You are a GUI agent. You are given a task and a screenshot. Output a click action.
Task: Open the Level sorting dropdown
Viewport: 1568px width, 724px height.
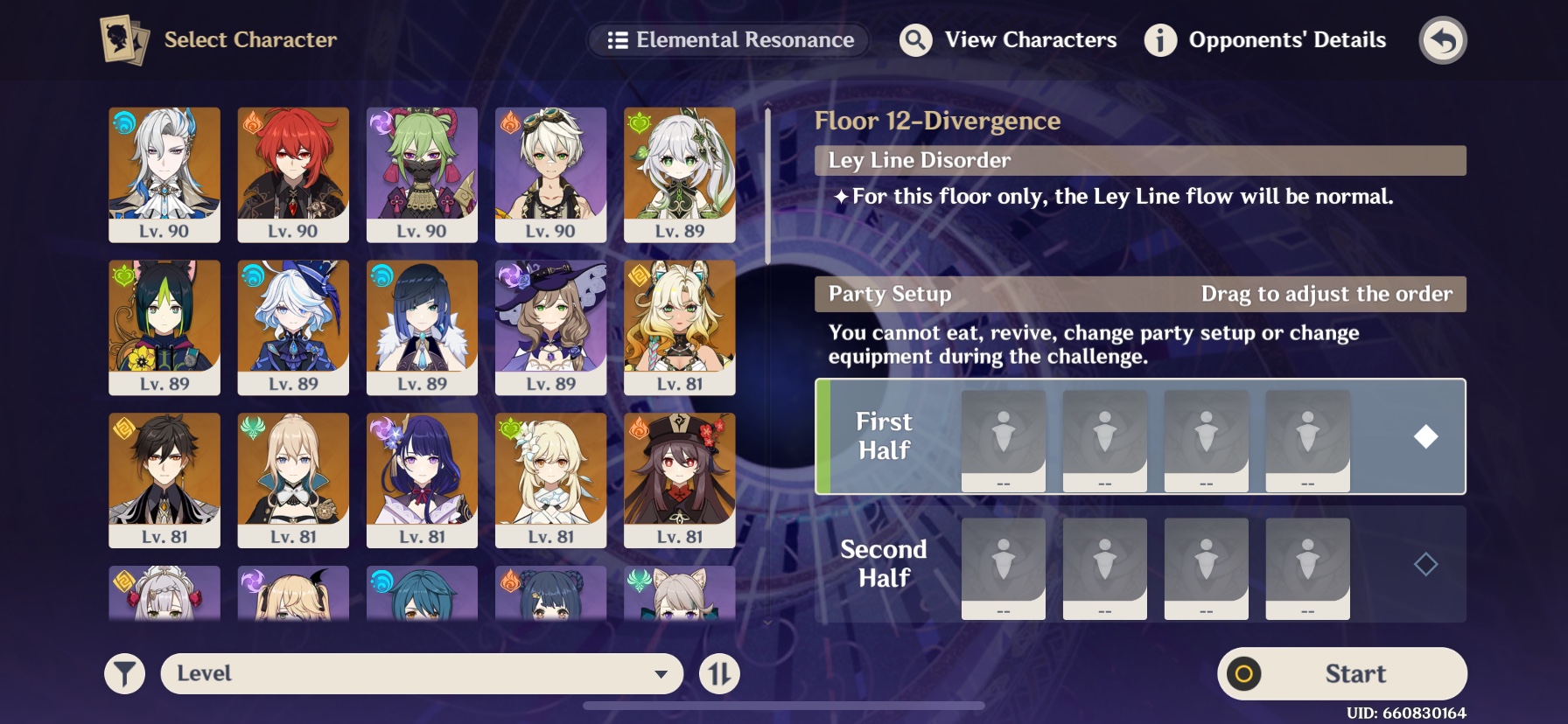pos(422,673)
